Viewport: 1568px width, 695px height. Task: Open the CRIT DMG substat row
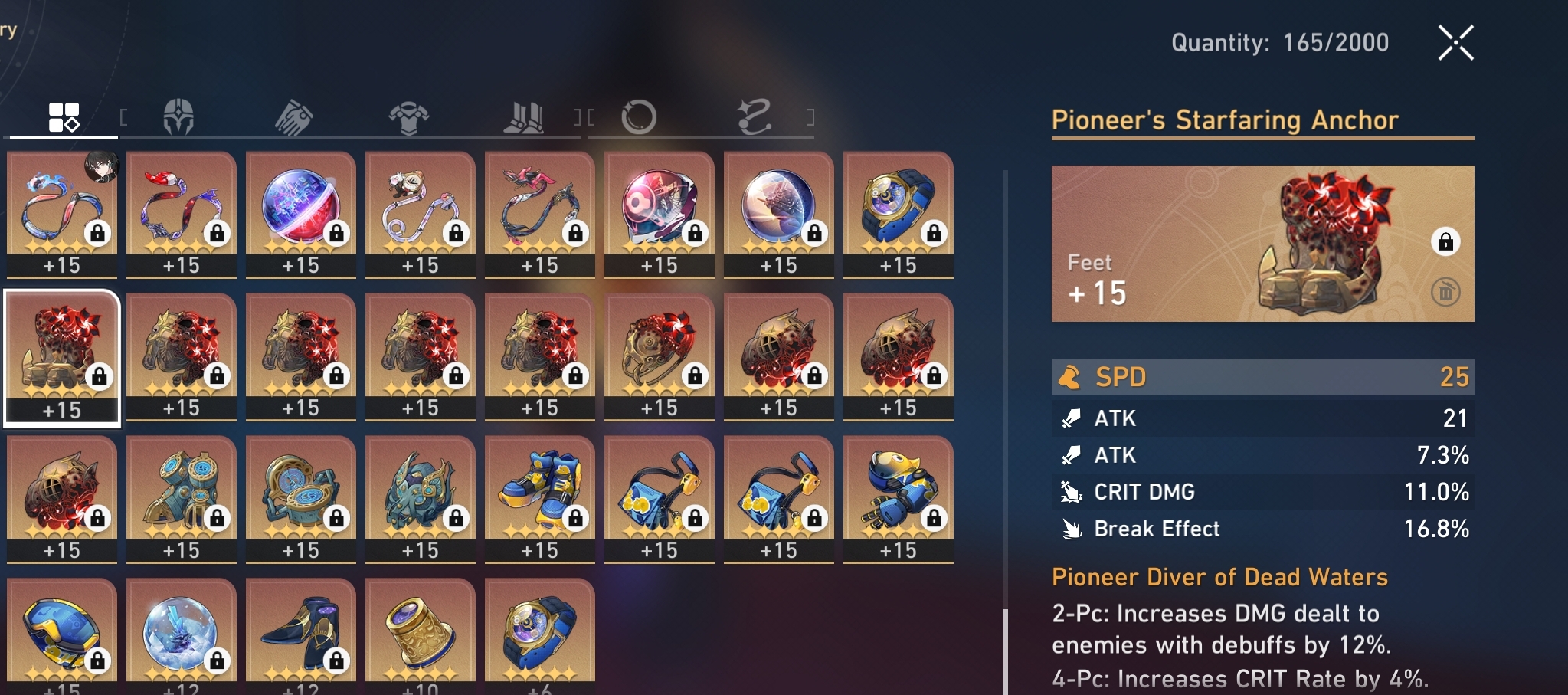tap(1264, 491)
